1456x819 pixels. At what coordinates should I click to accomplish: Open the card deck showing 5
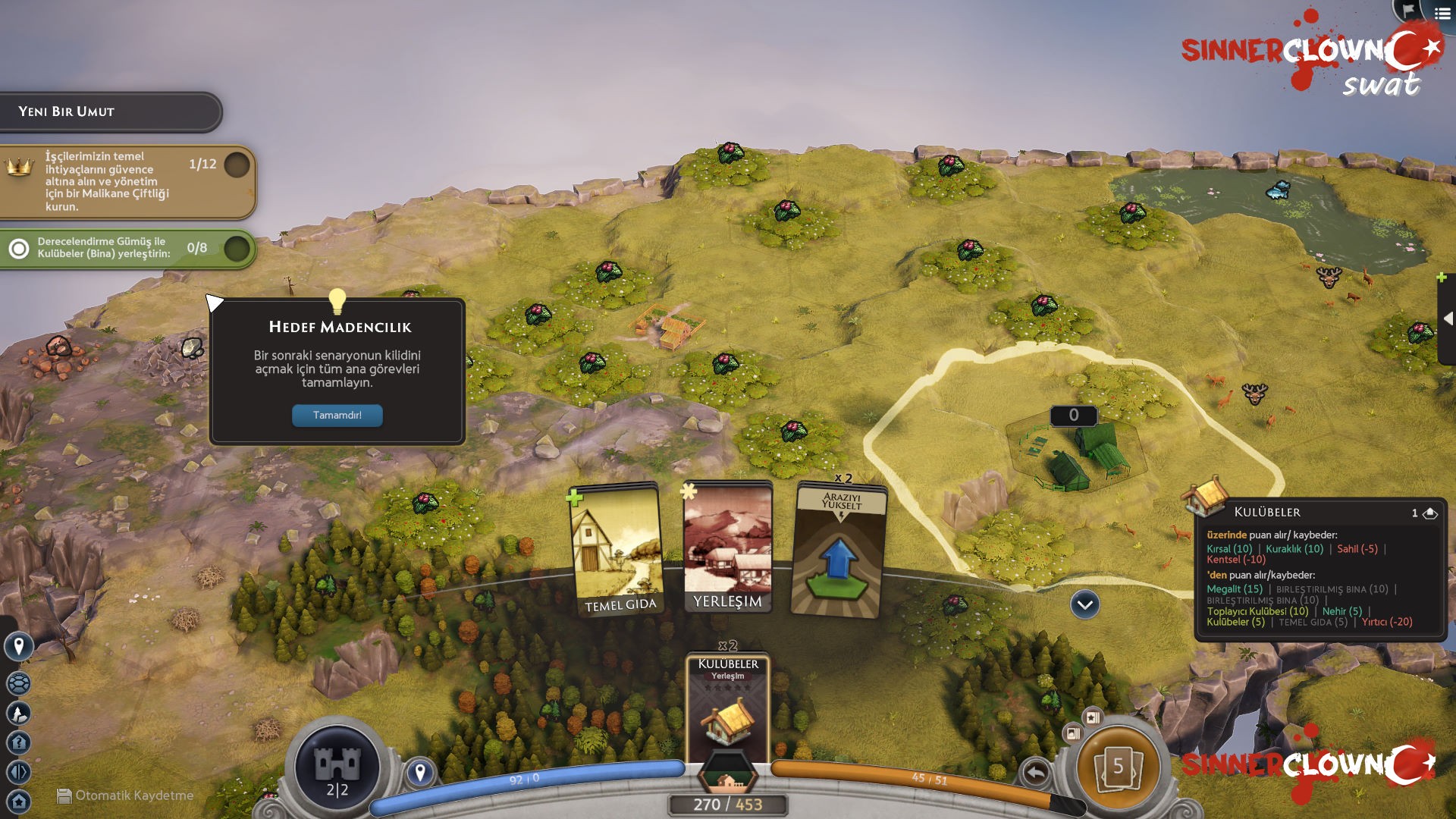click(1118, 767)
